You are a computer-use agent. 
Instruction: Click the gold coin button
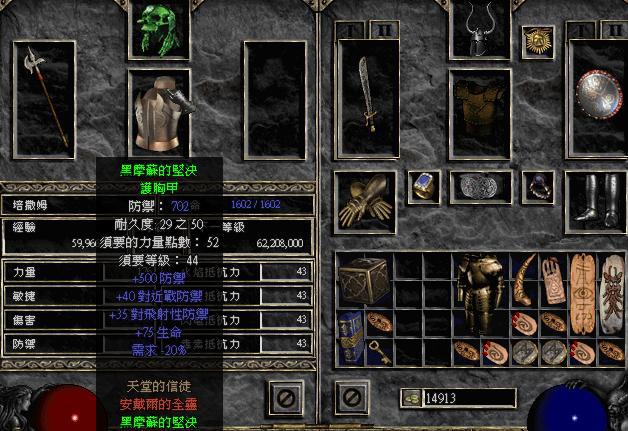[x=409, y=398]
